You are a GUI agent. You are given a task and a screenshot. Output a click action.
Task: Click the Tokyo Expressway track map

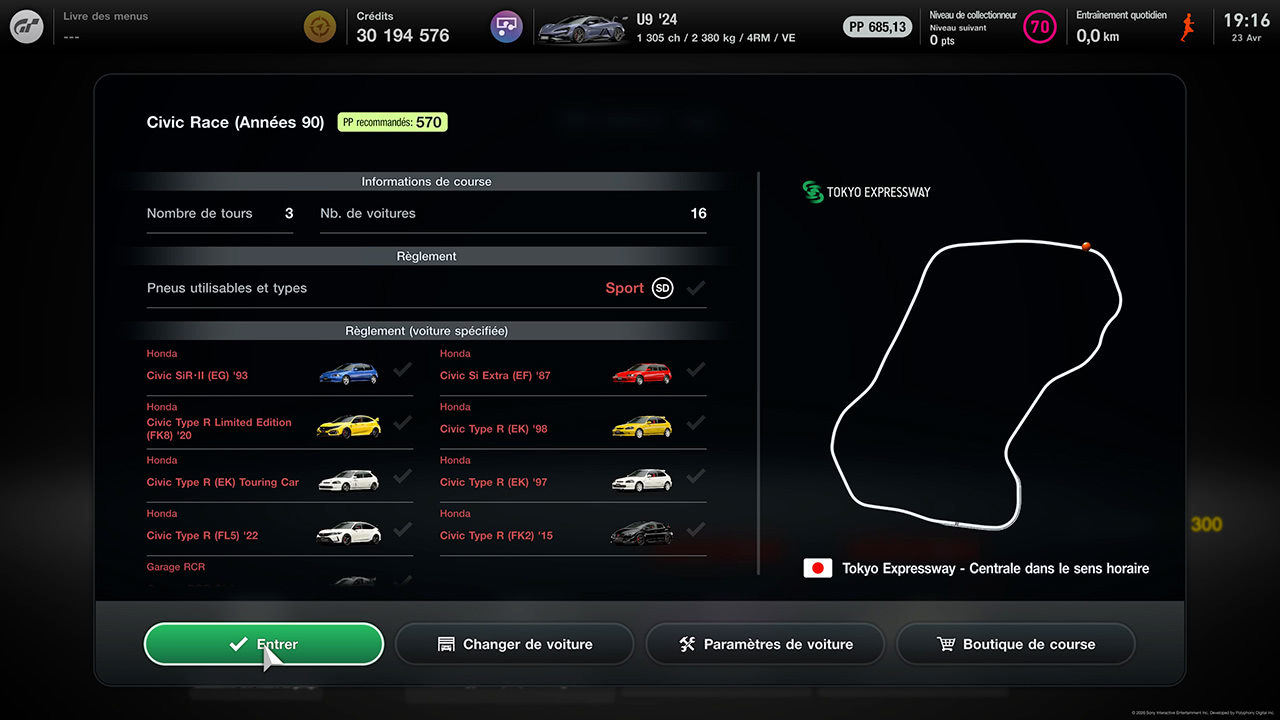pos(976,383)
